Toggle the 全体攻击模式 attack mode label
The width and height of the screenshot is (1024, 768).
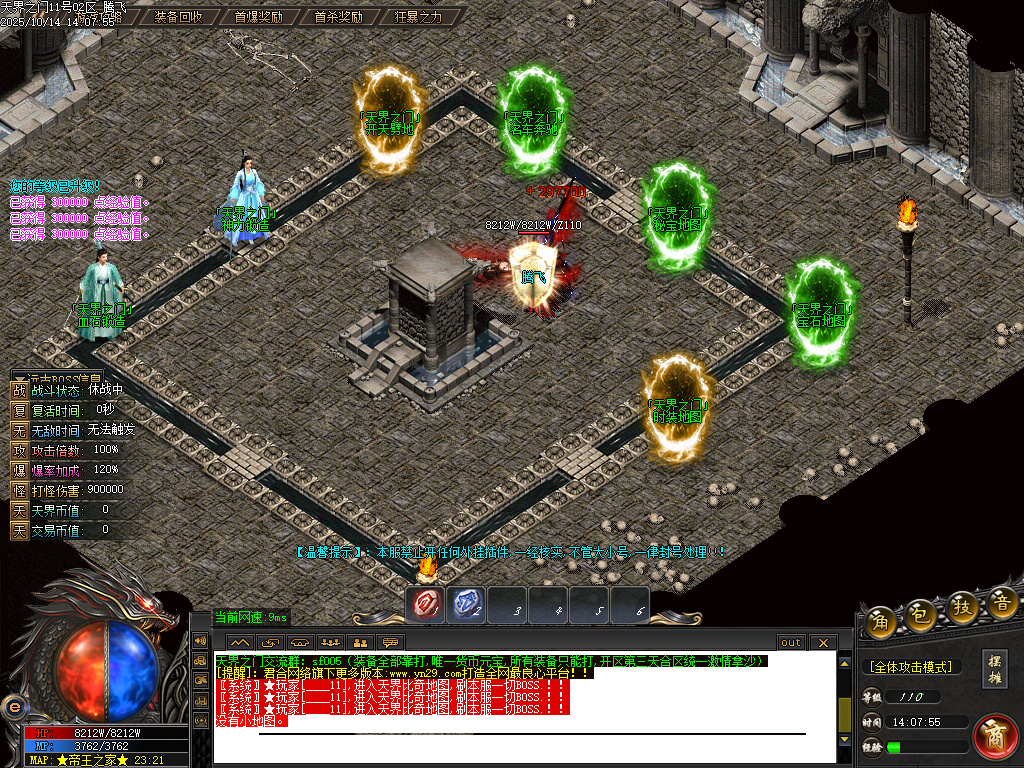(x=910, y=666)
